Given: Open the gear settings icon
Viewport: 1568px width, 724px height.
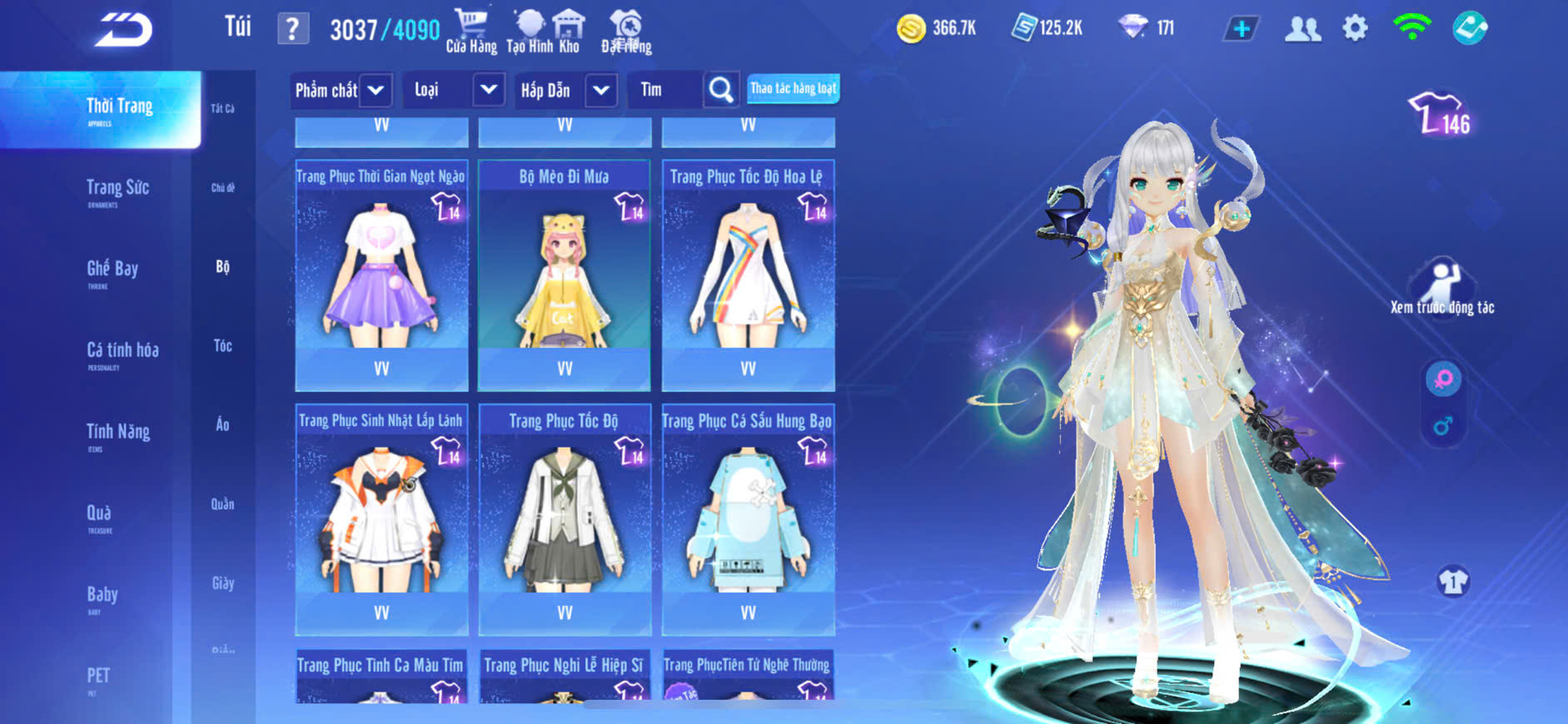Looking at the screenshot, I should [x=1355, y=29].
